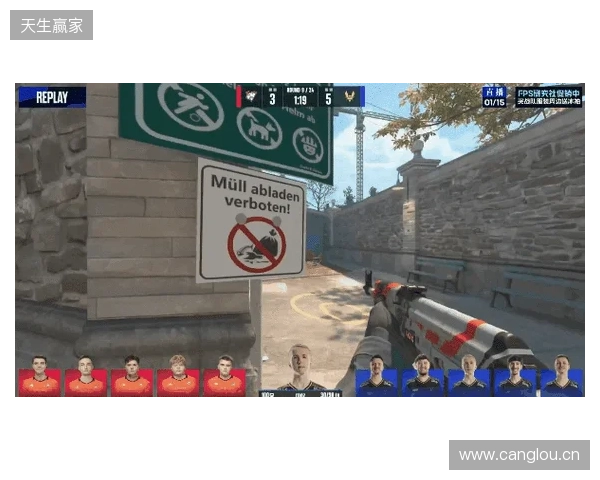Click the 天生赢家 title label
600x480 pixels.
pyautogui.click(x=52, y=24)
